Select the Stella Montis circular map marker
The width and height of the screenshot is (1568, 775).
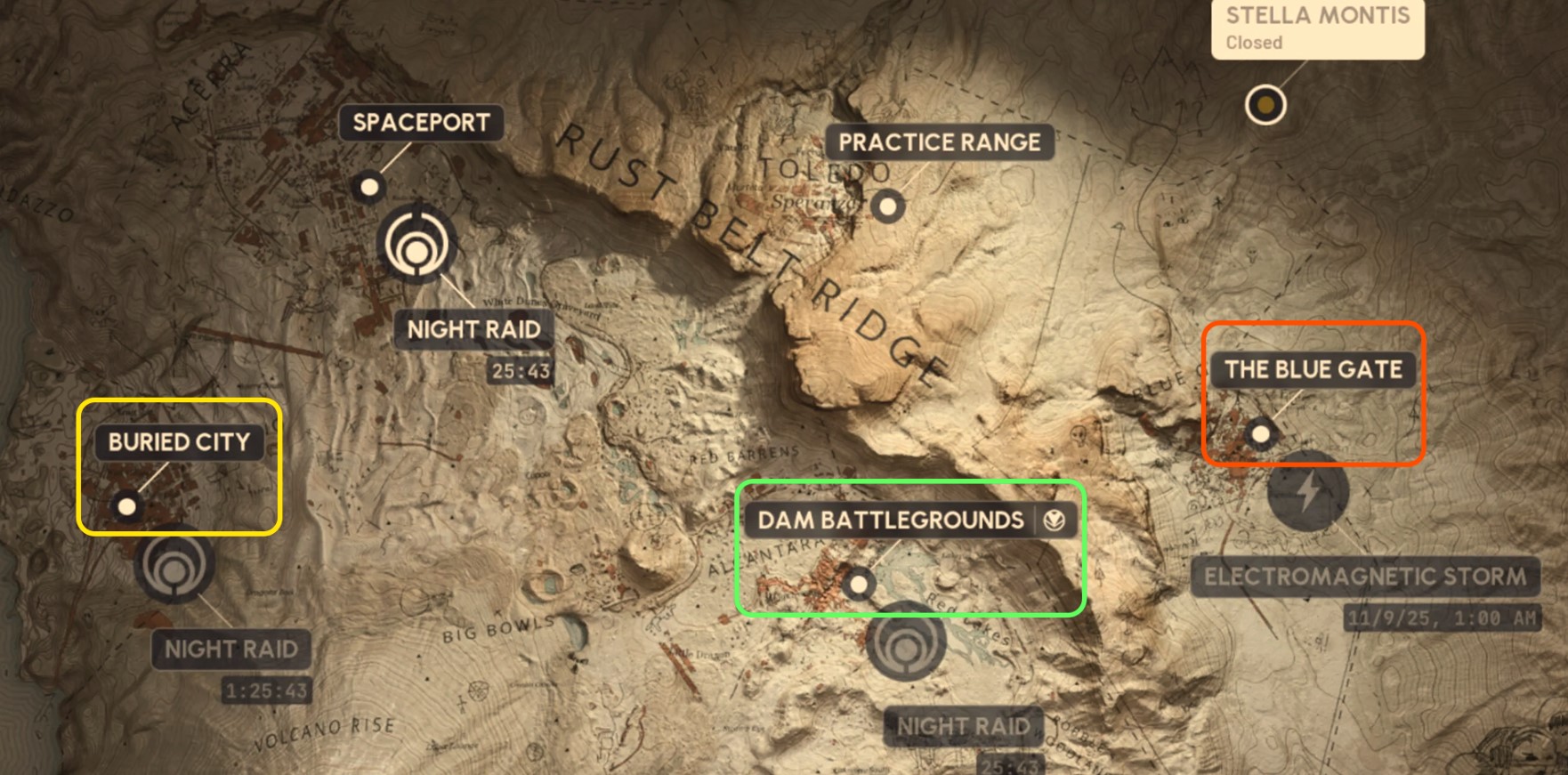[x=1265, y=104]
